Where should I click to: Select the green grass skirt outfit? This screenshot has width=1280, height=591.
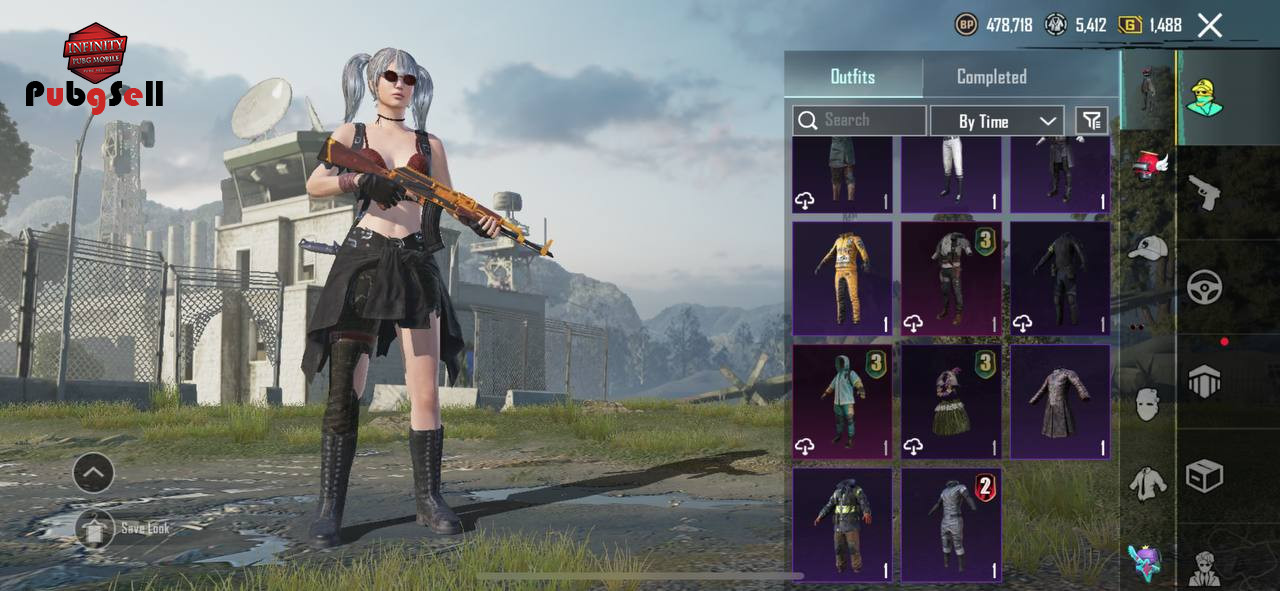[x=951, y=402]
